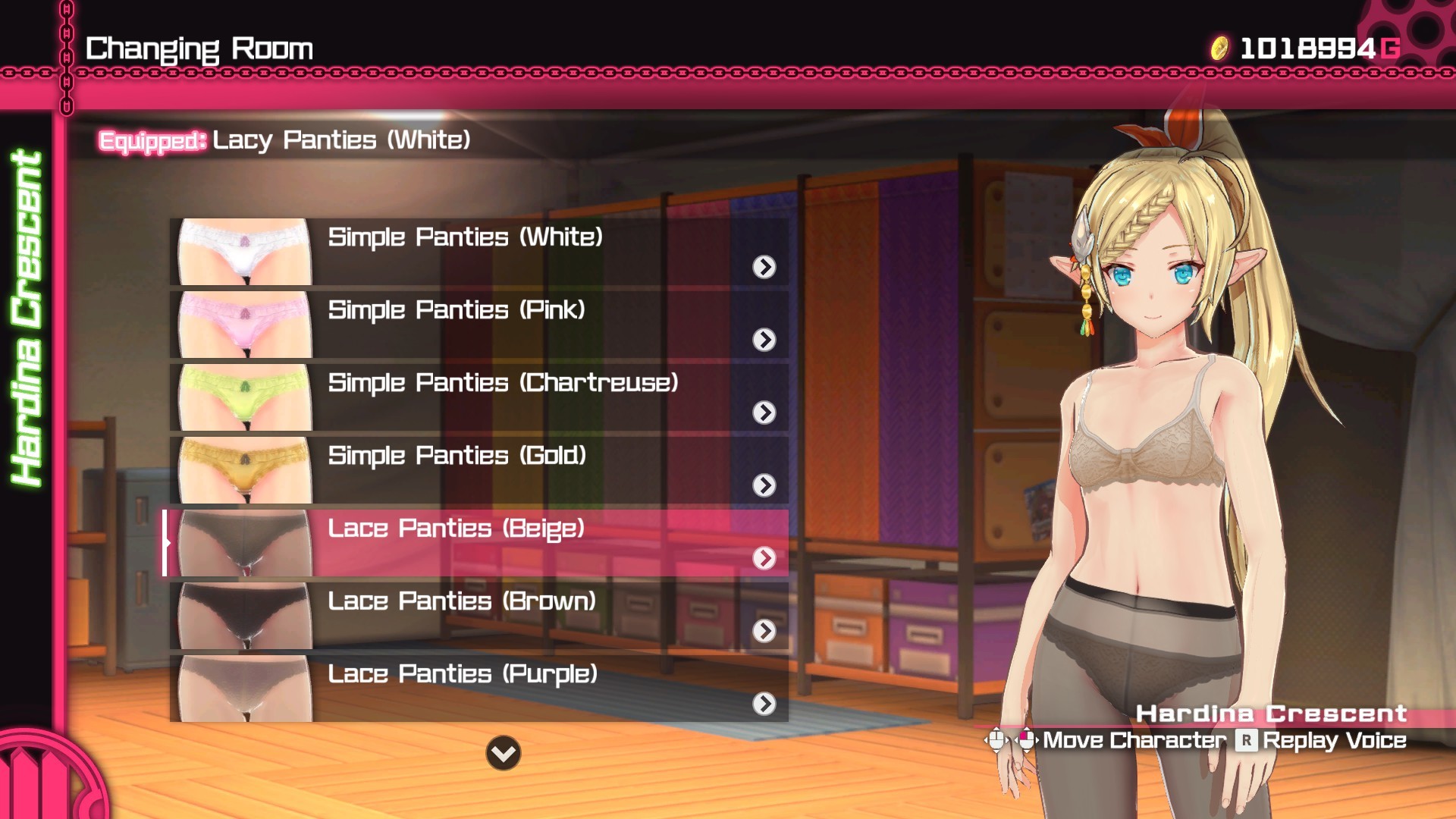
Task: Open the arrow next to Lace Panties (Beige)
Action: pos(764,558)
